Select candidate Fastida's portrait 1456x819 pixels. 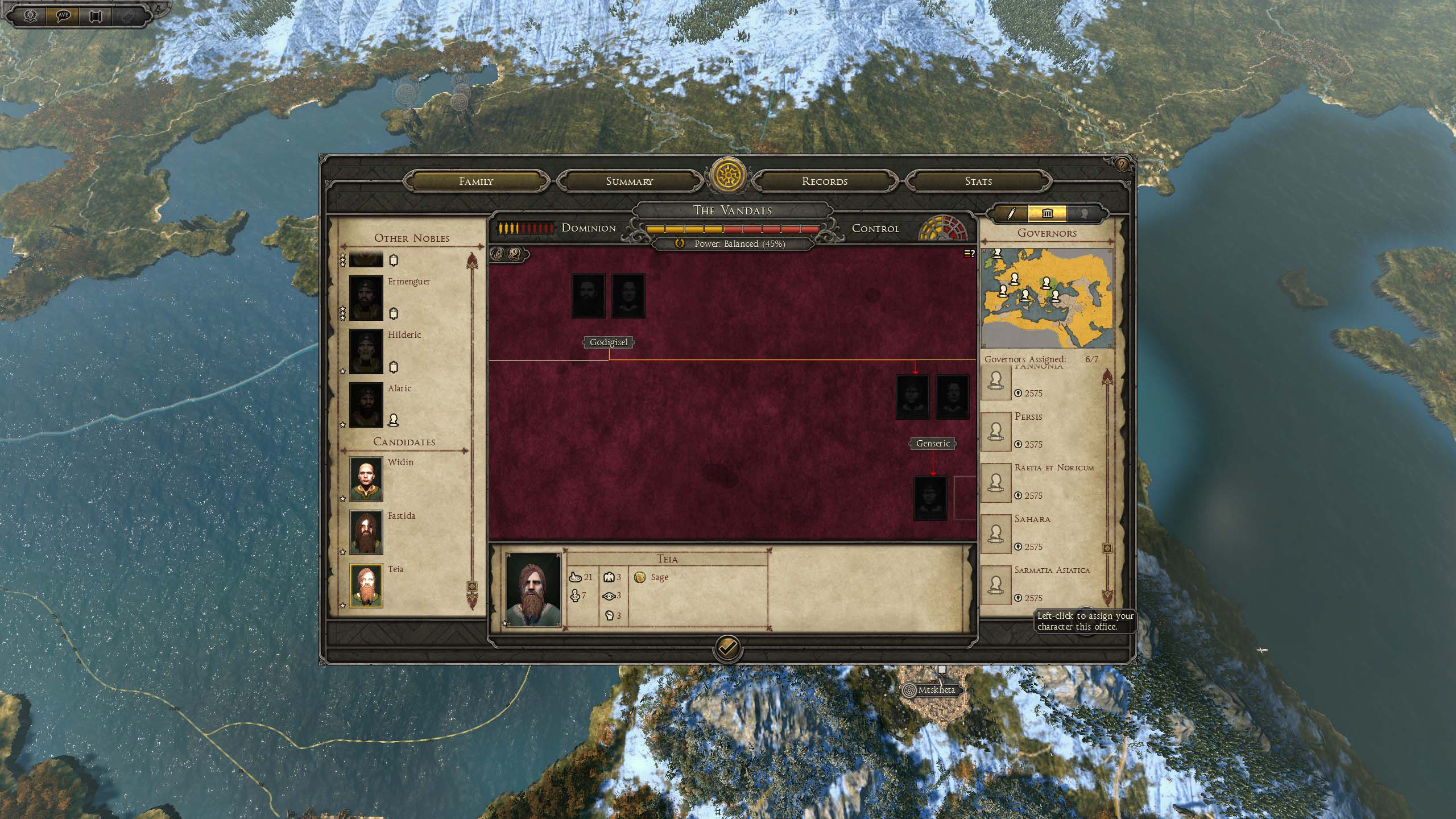(x=366, y=532)
